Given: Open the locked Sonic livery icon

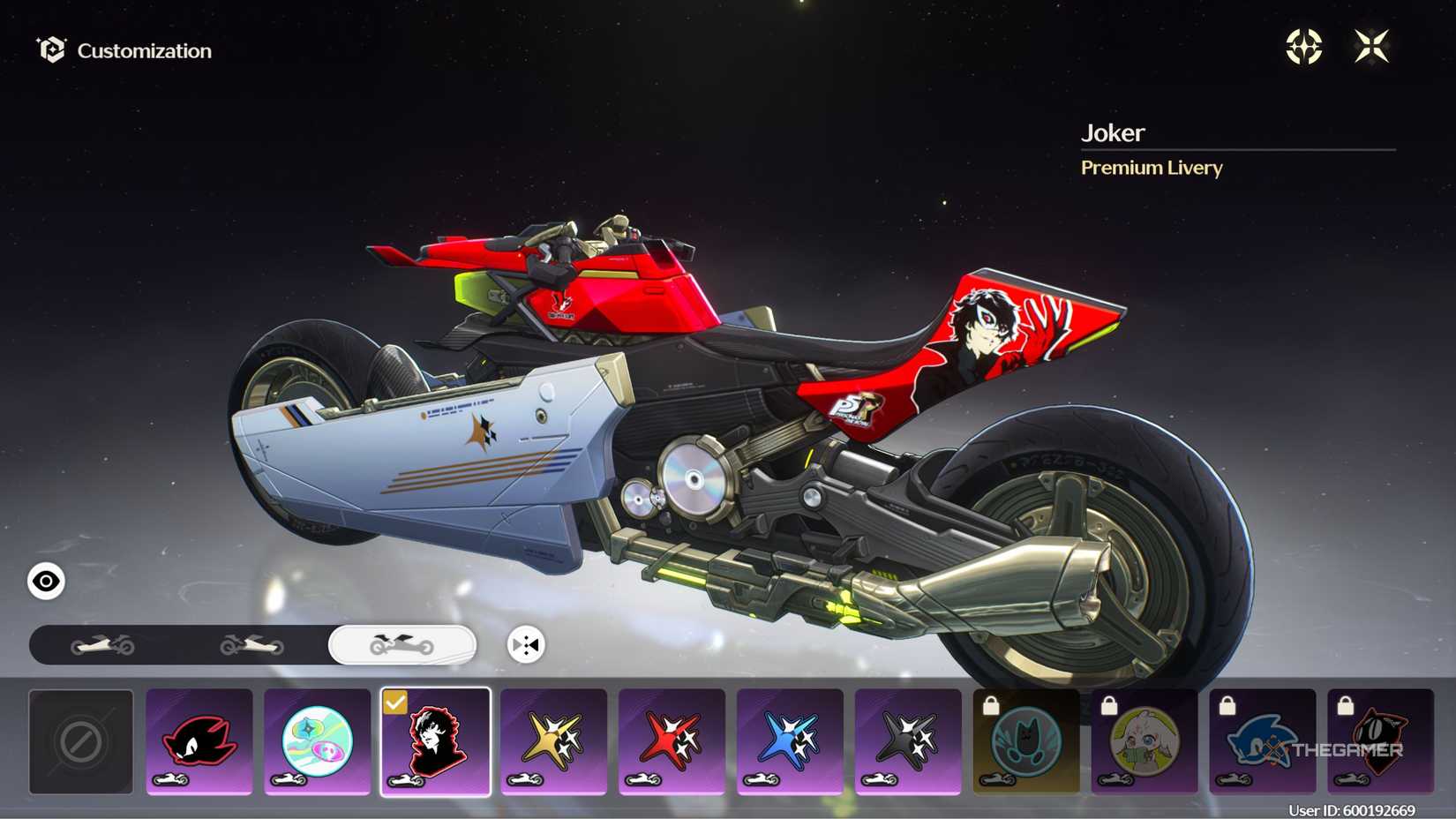Looking at the screenshot, I should (x=1264, y=740).
